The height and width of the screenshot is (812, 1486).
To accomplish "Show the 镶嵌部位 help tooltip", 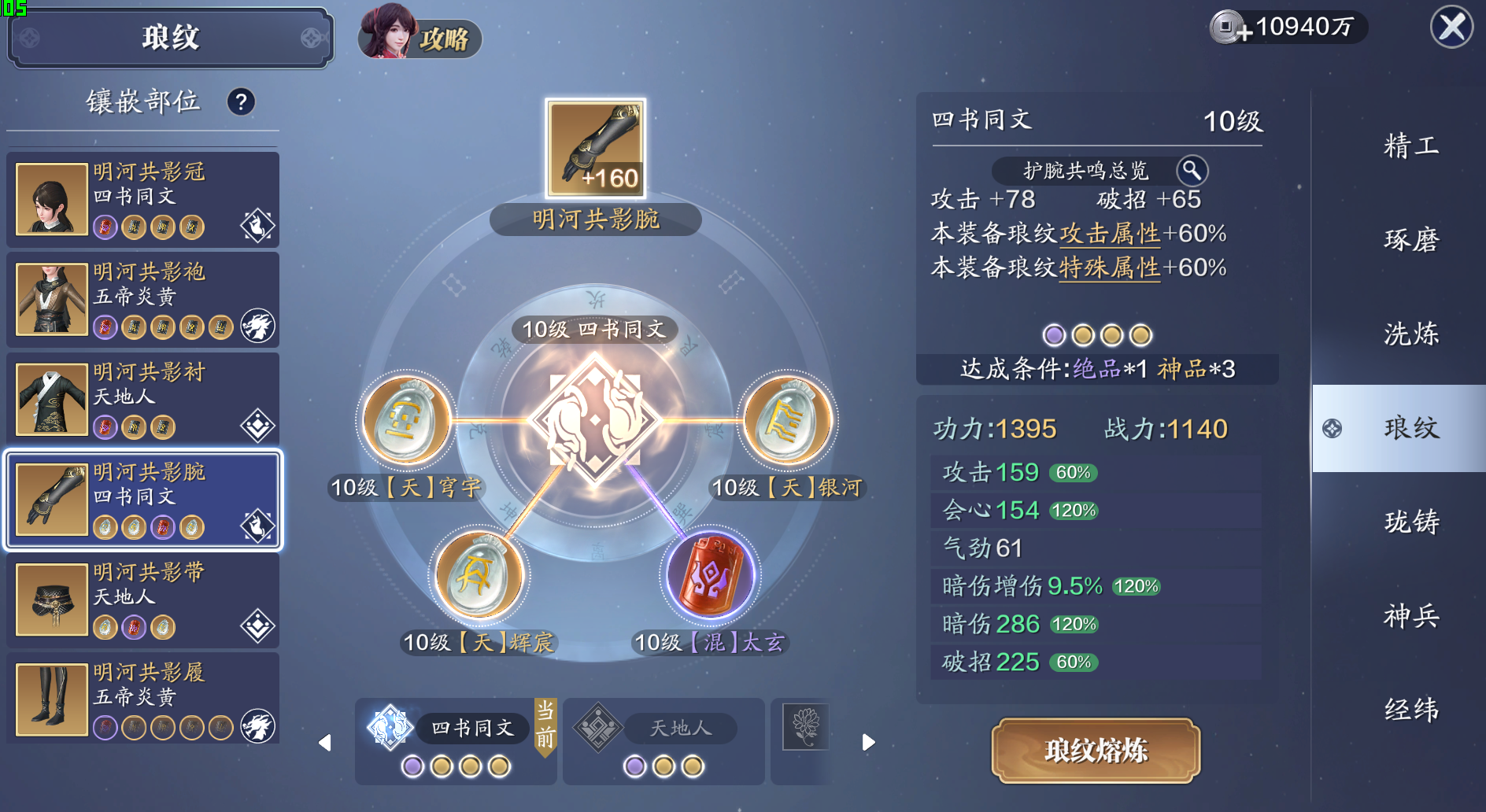I will point(241,101).
